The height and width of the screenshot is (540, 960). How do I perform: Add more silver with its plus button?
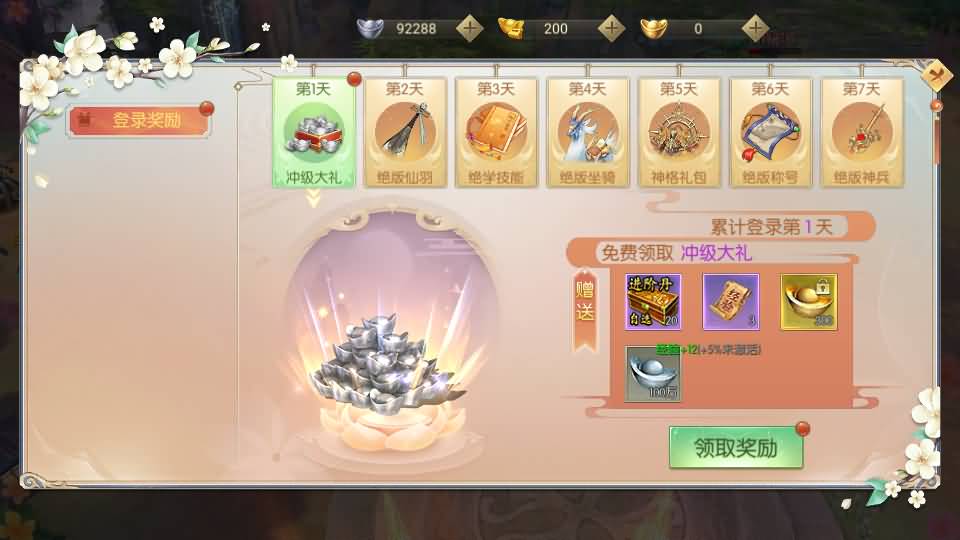click(x=469, y=28)
